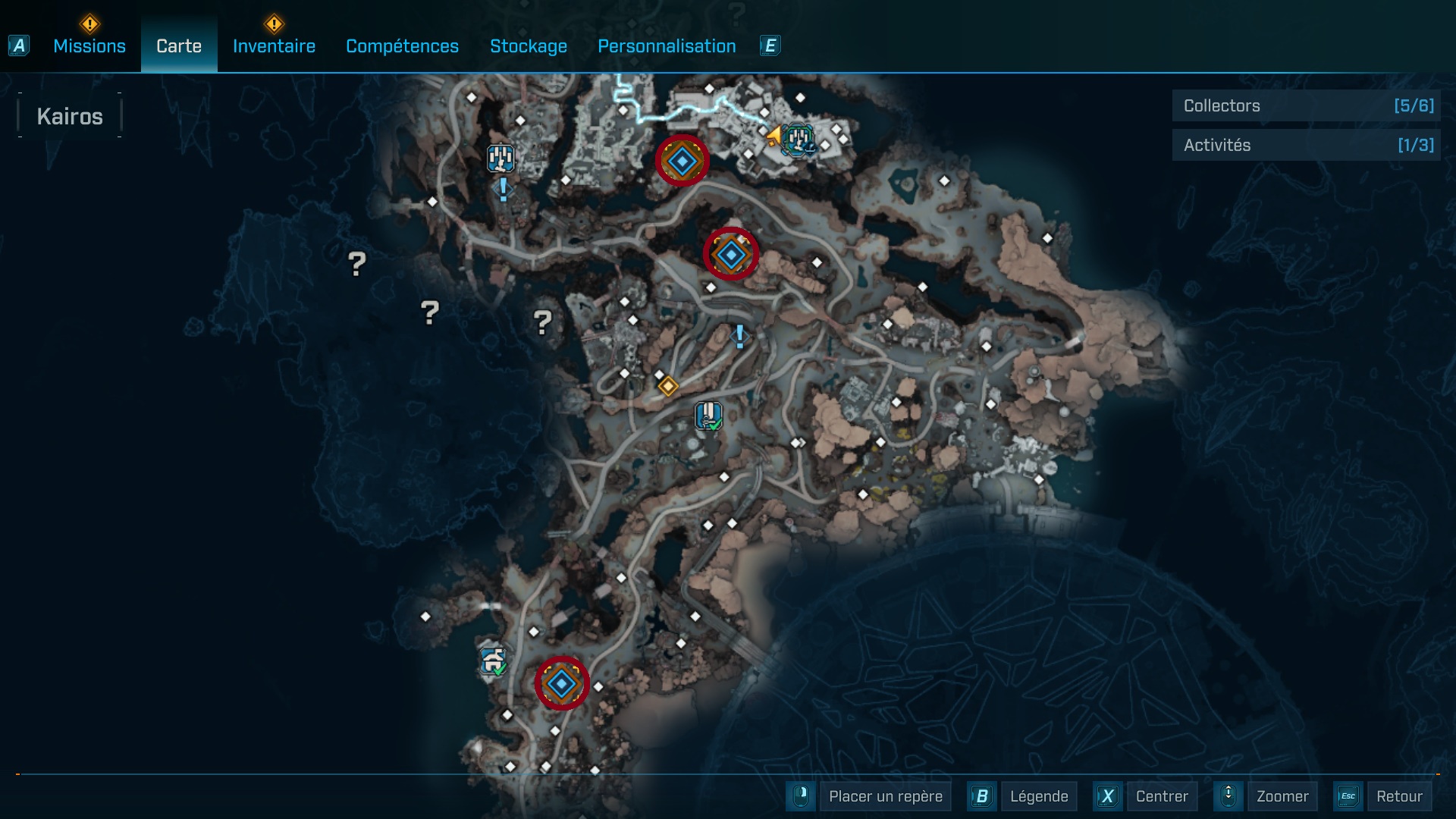Click the vehicle station icon in the map center
The image size is (1456, 819).
pyautogui.click(x=708, y=415)
